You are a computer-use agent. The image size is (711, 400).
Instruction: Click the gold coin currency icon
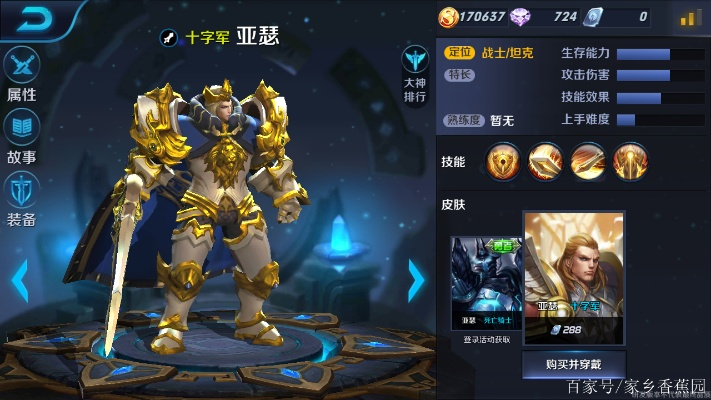449,16
